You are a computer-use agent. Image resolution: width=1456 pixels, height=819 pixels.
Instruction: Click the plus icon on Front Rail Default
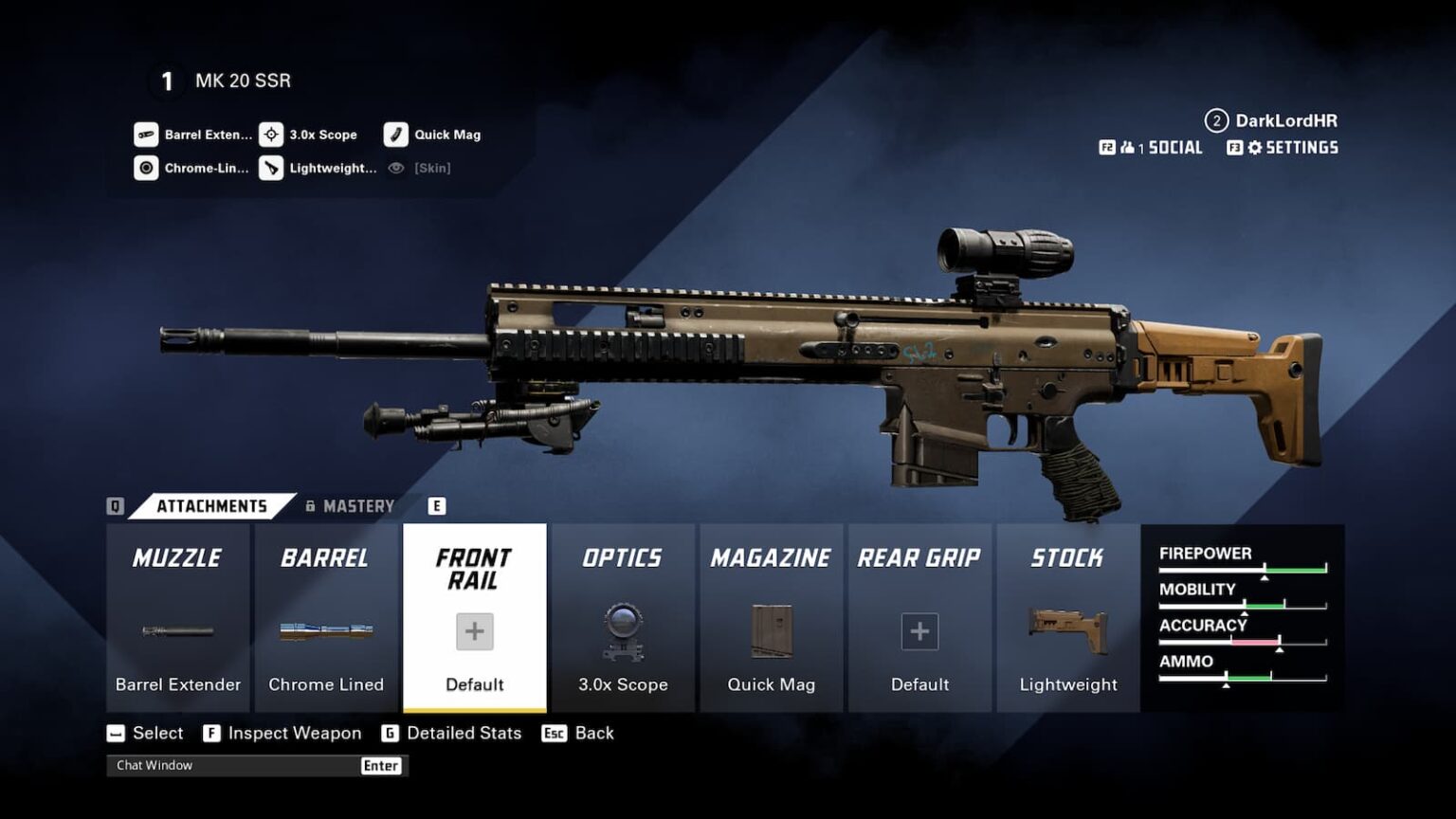click(473, 630)
